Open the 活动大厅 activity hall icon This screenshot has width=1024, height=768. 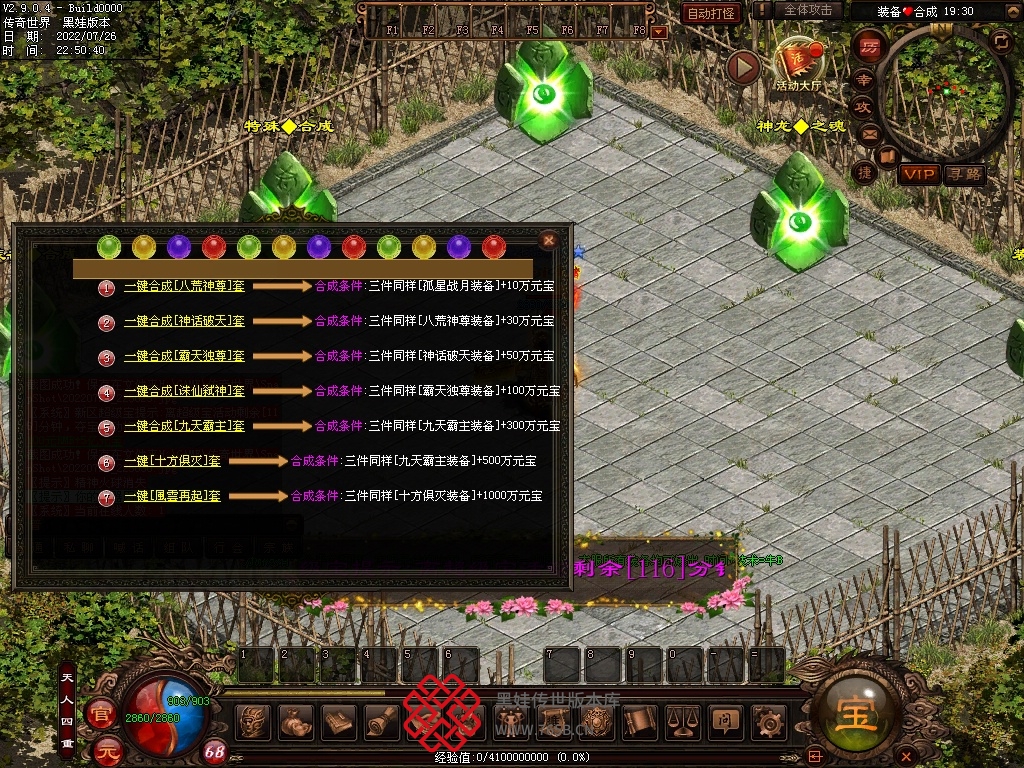(797, 64)
